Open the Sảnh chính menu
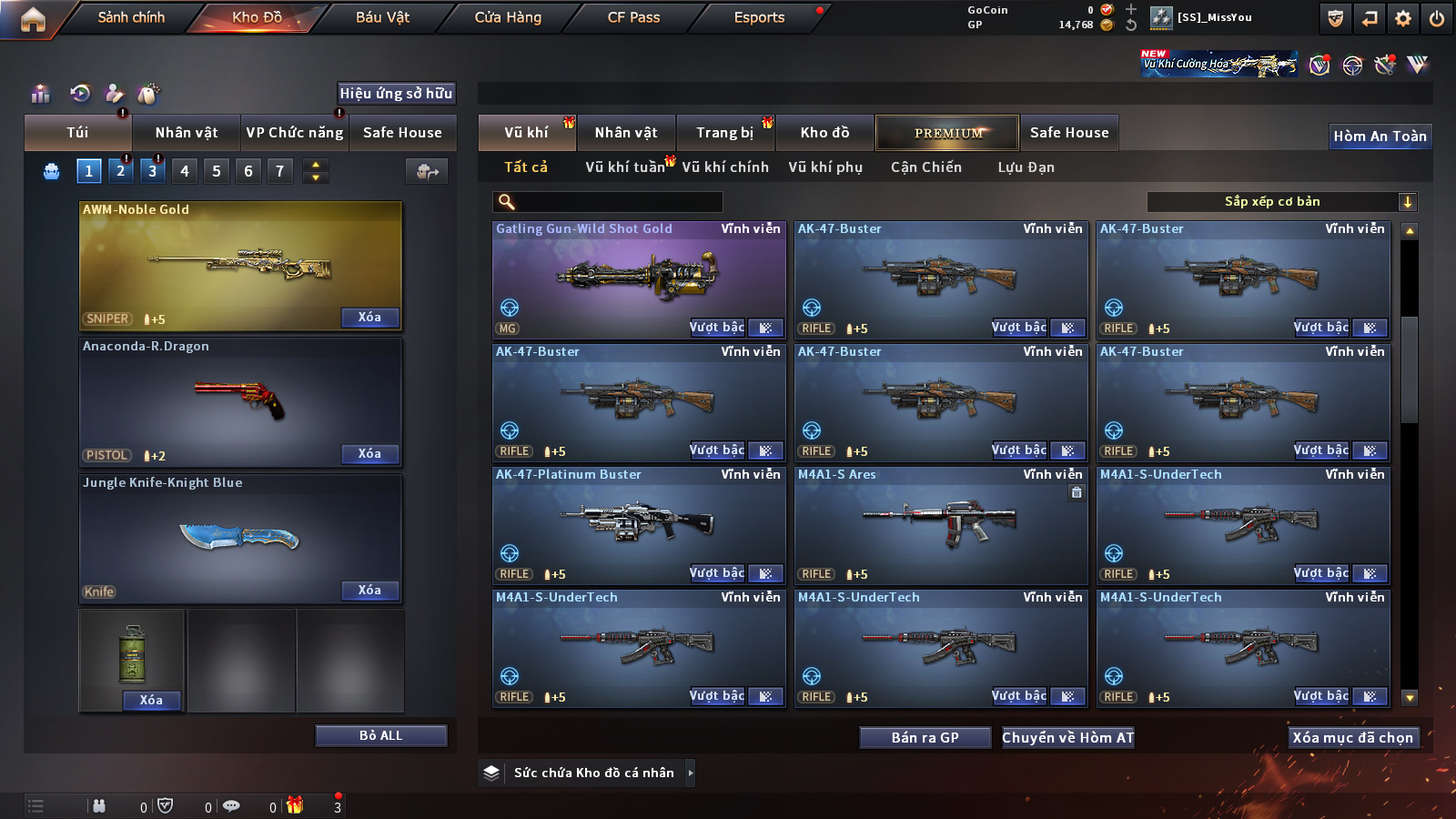Image resolution: width=1456 pixels, height=819 pixels. (x=131, y=17)
